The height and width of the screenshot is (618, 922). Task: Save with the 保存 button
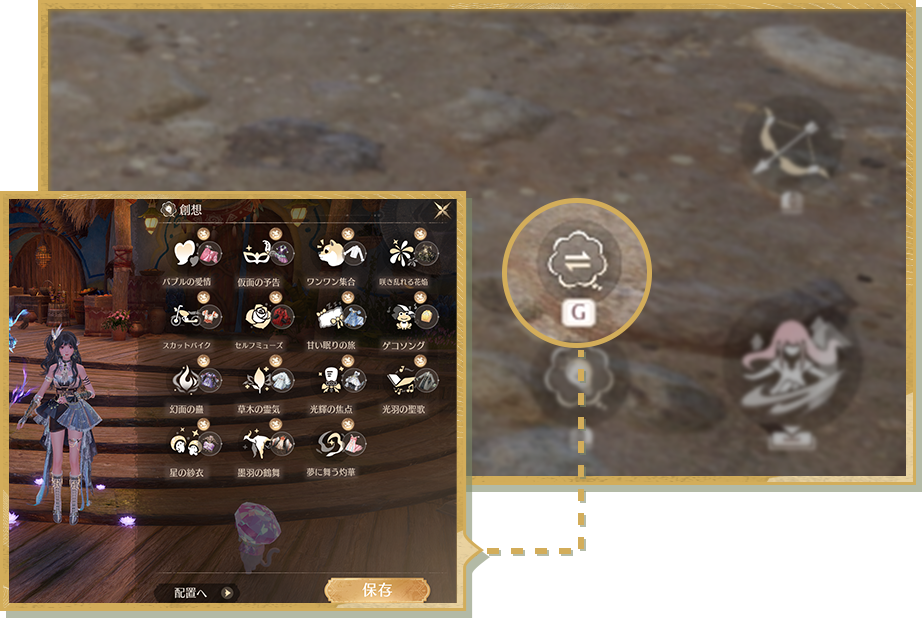[x=377, y=591]
